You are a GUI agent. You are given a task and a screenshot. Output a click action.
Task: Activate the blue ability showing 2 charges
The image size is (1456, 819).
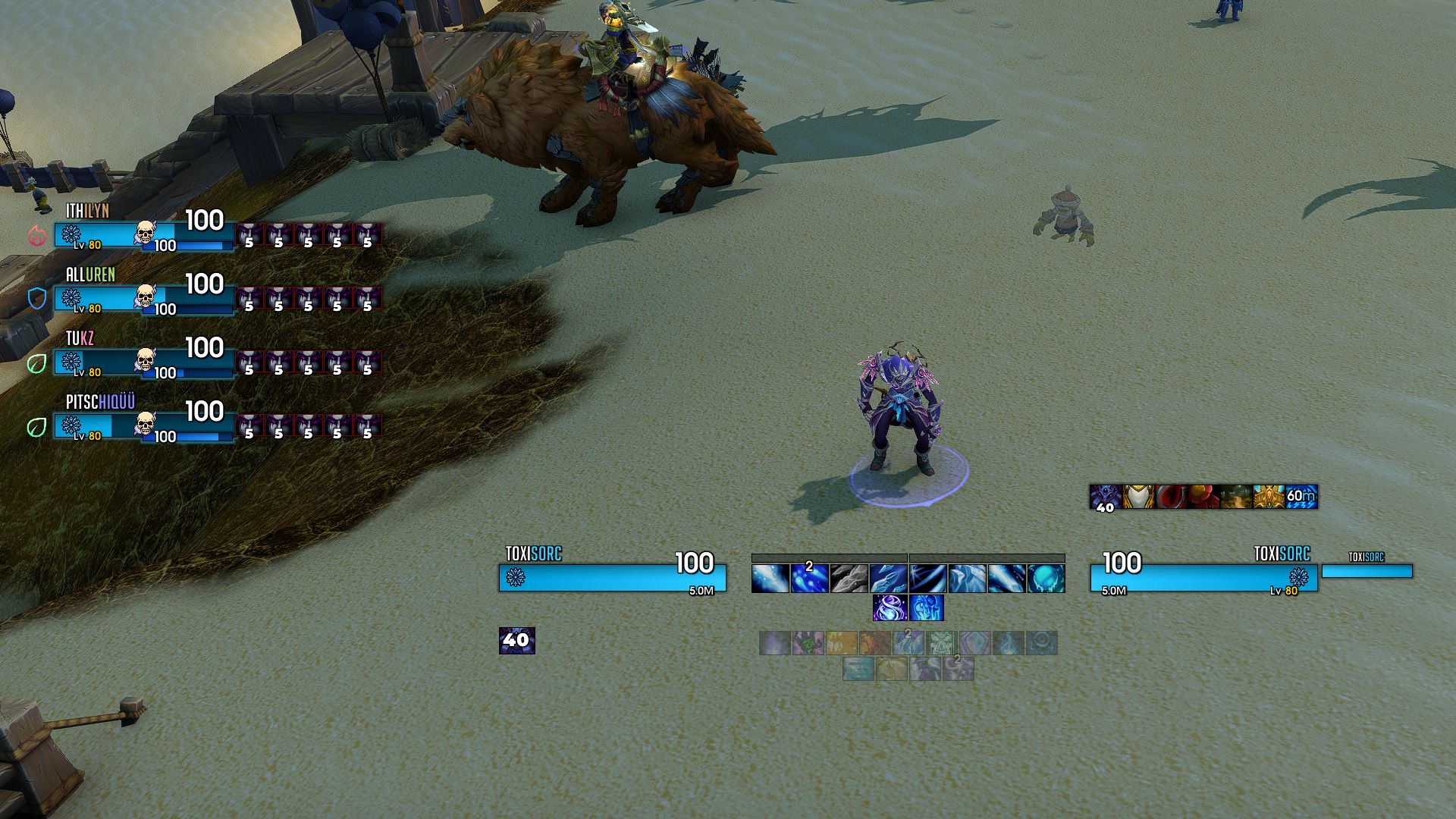[x=809, y=578]
